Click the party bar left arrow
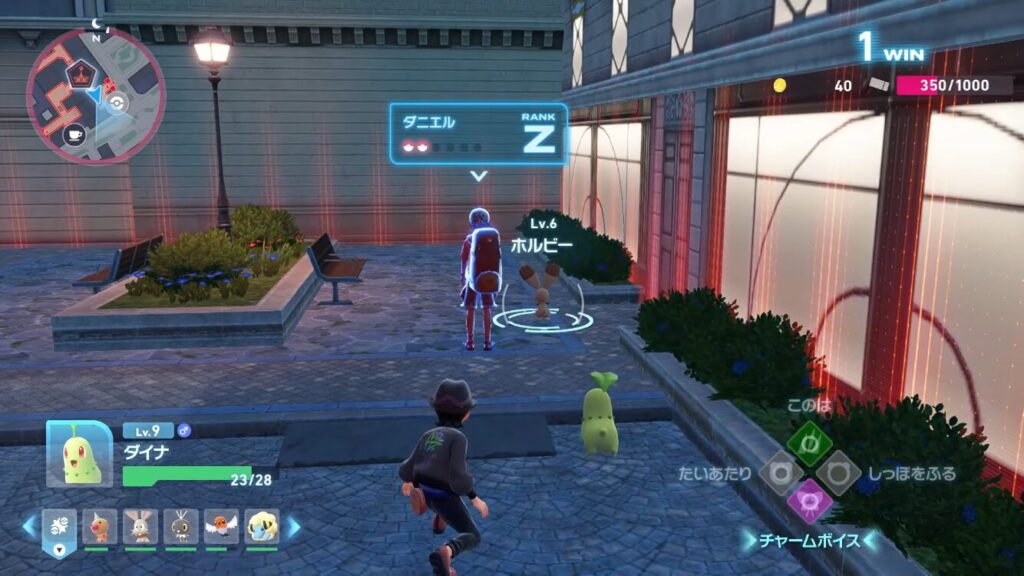The image size is (1024, 576). [x=29, y=525]
